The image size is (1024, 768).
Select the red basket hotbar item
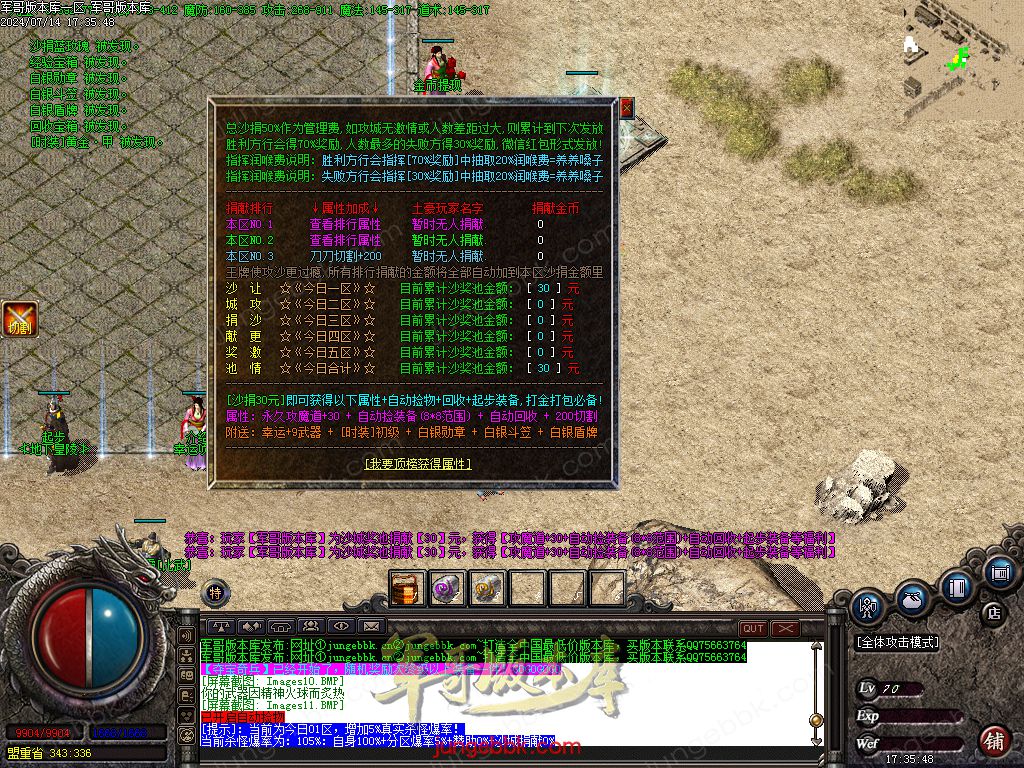point(407,588)
